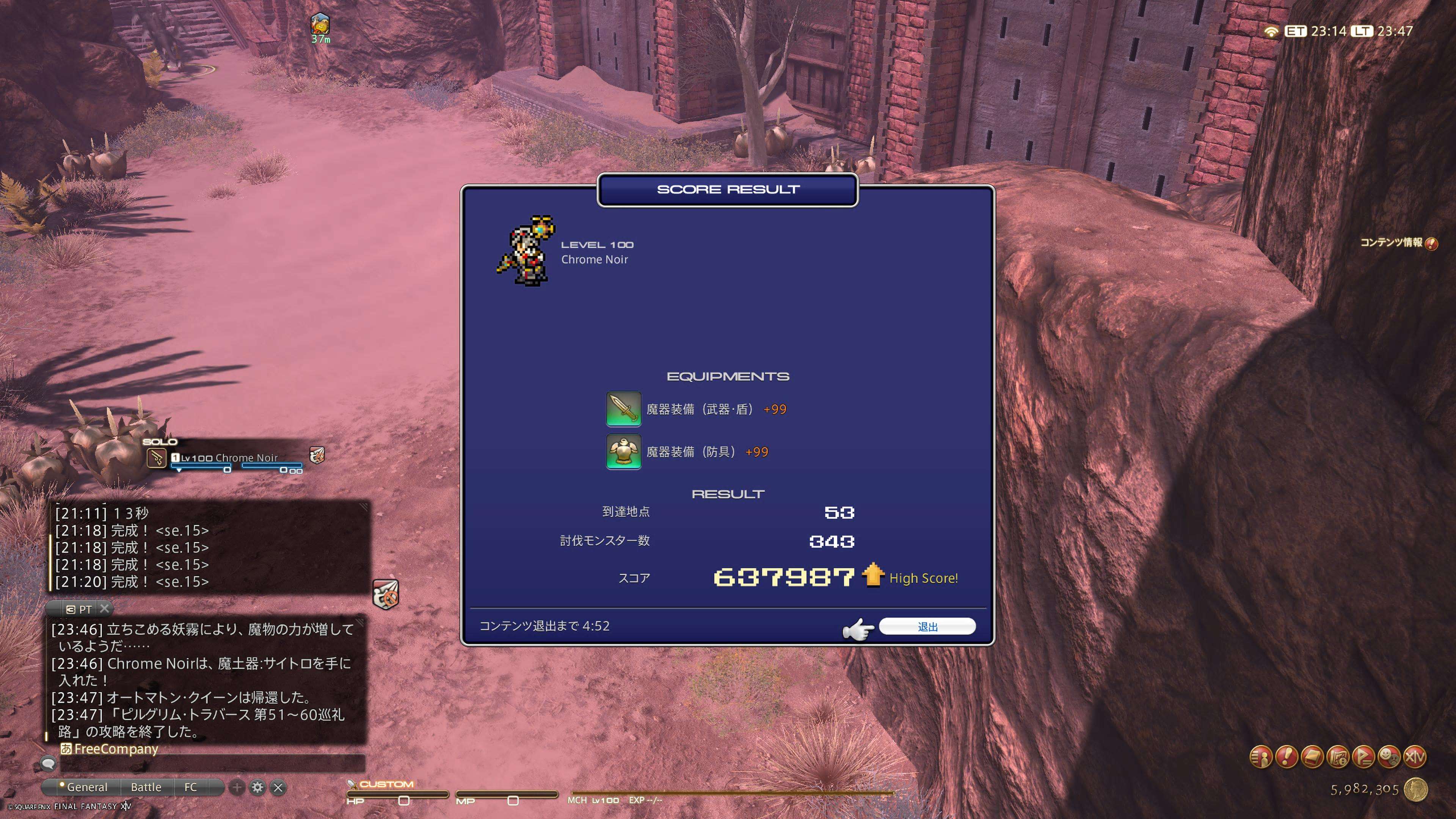
Task: Open the chat mode speech bubble selector
Action: coord(48,764)
